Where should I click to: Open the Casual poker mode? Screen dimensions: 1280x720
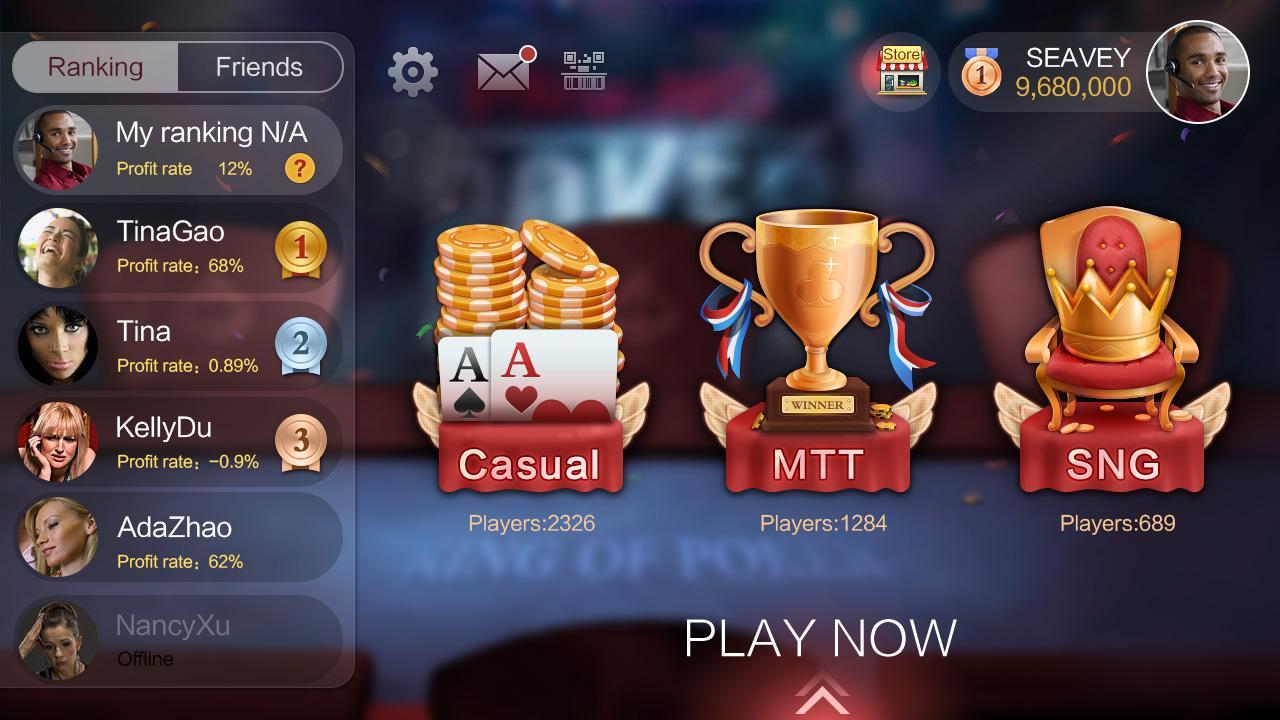528,350
